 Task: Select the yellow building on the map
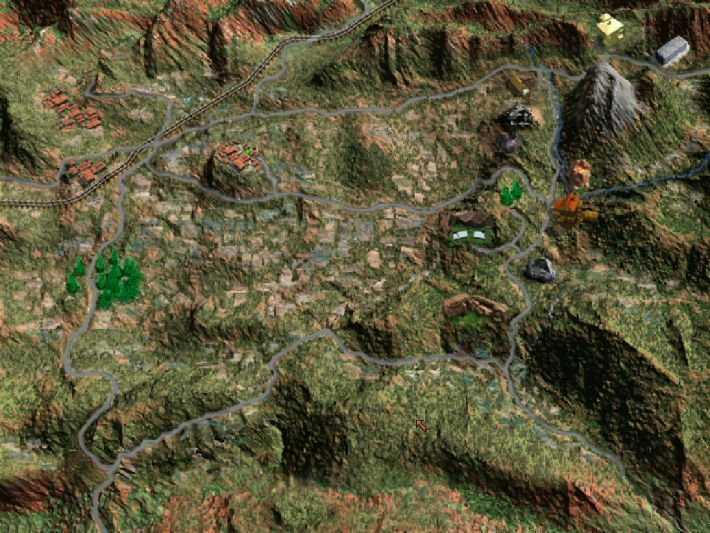tap(610, 26)
